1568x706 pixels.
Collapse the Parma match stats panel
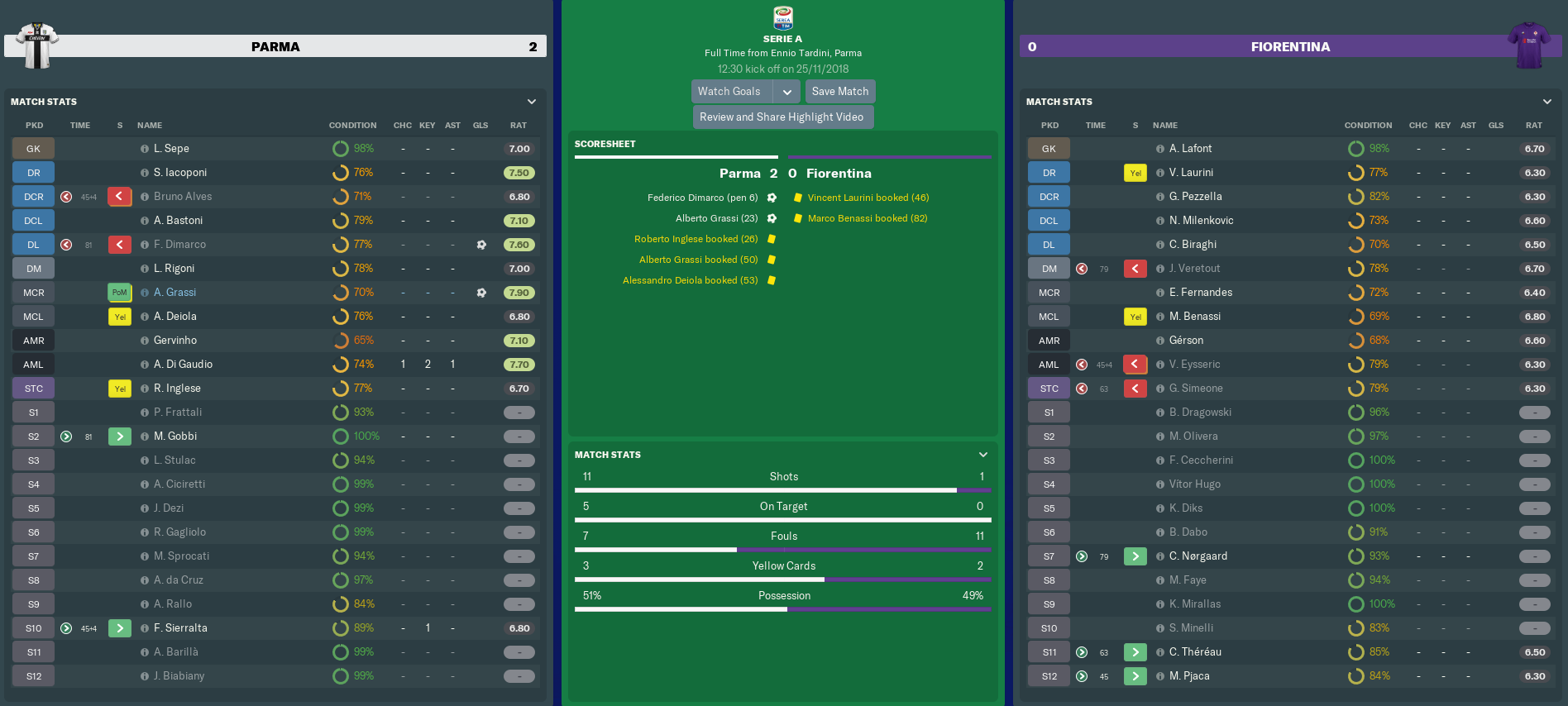click(x=532, y=102)
